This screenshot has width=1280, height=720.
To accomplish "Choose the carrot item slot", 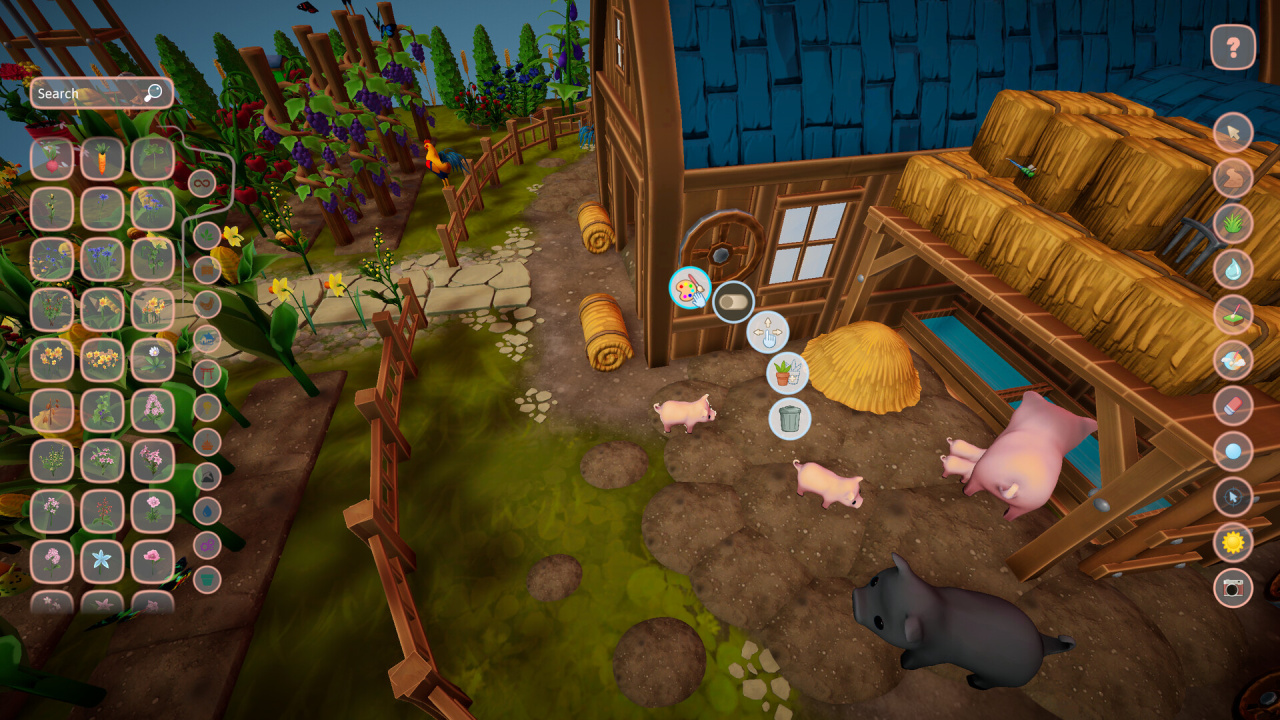I will coord(102,158).
